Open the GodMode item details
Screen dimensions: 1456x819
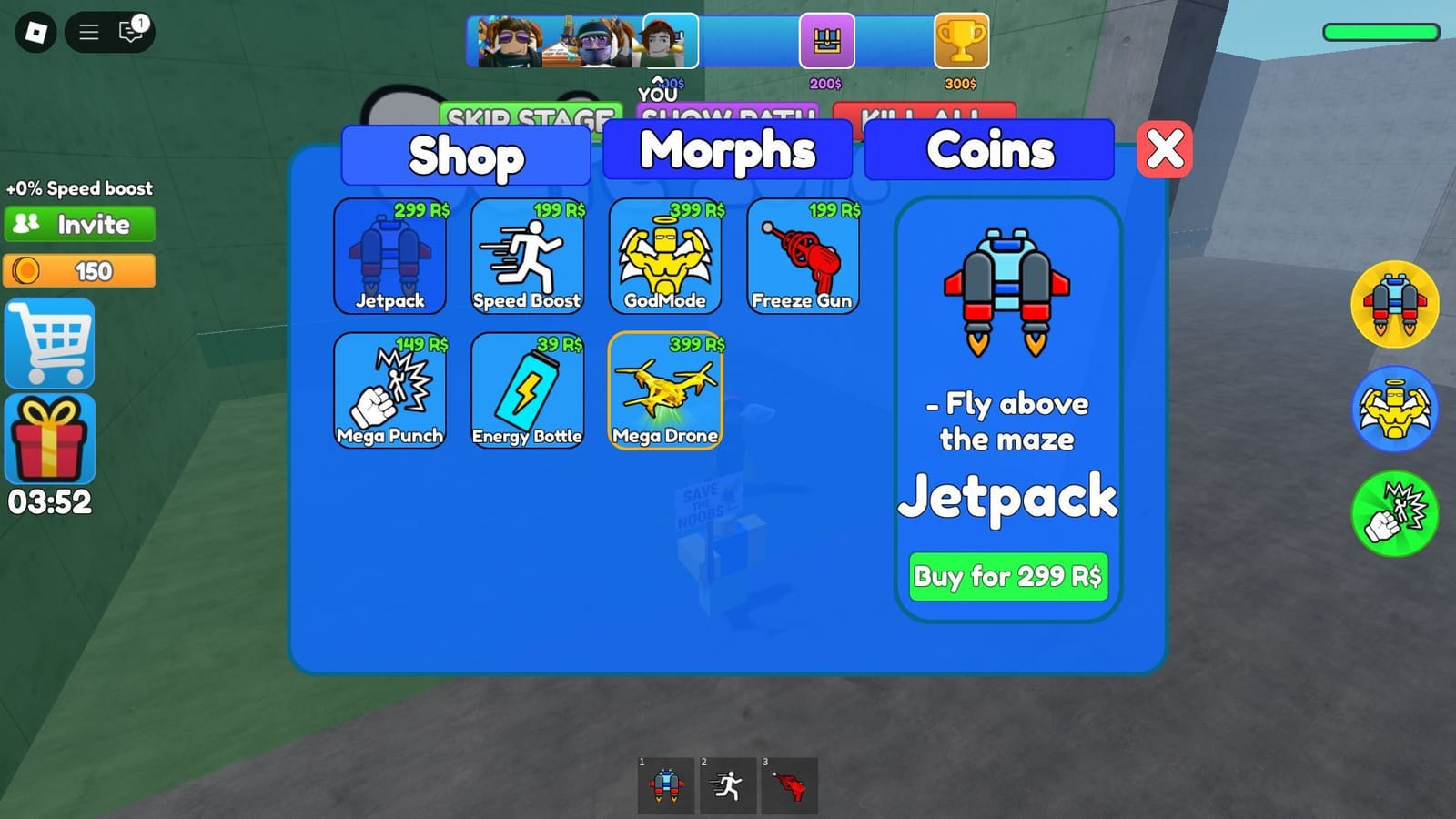(x=665, y=258)
